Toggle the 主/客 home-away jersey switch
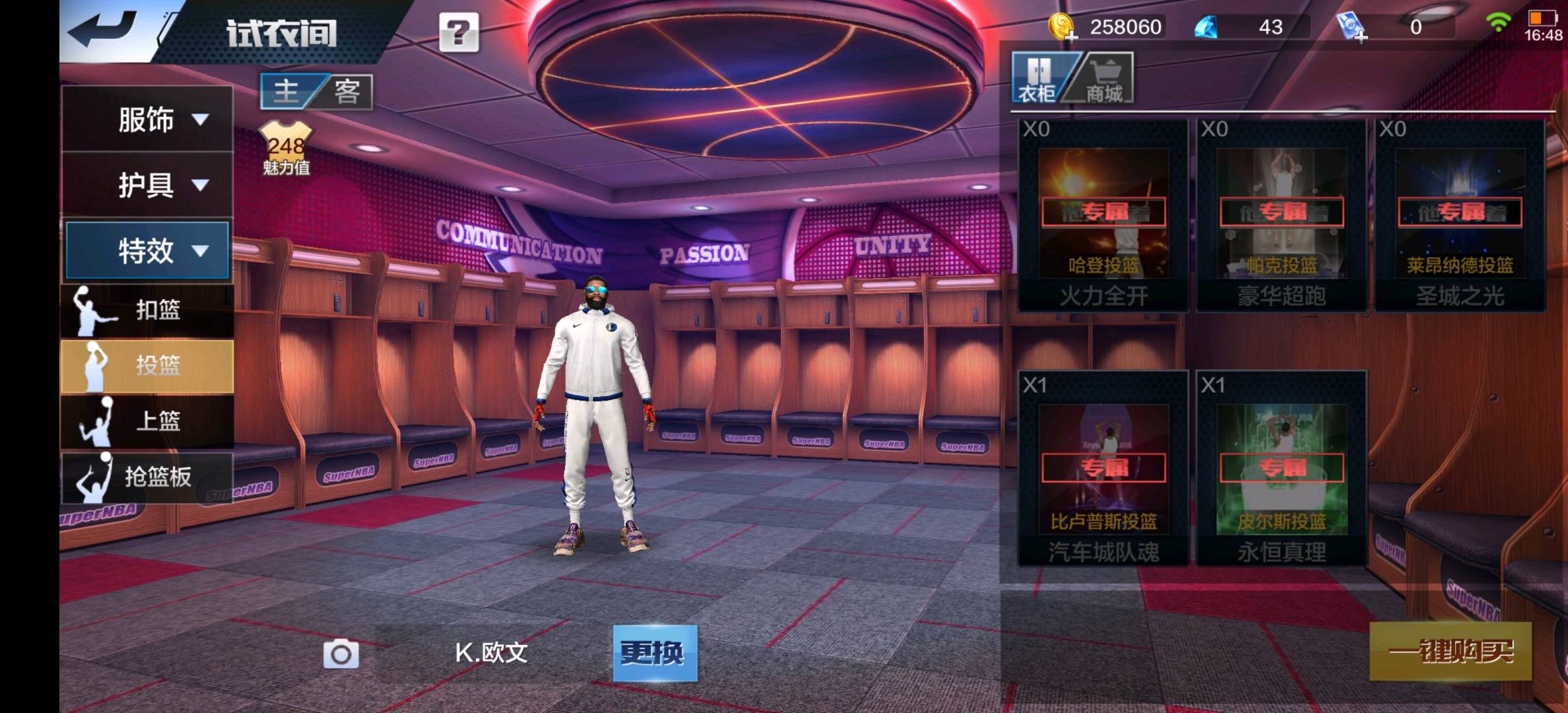The width and height of the screenshot is (1568, 713). coord(317,91)
